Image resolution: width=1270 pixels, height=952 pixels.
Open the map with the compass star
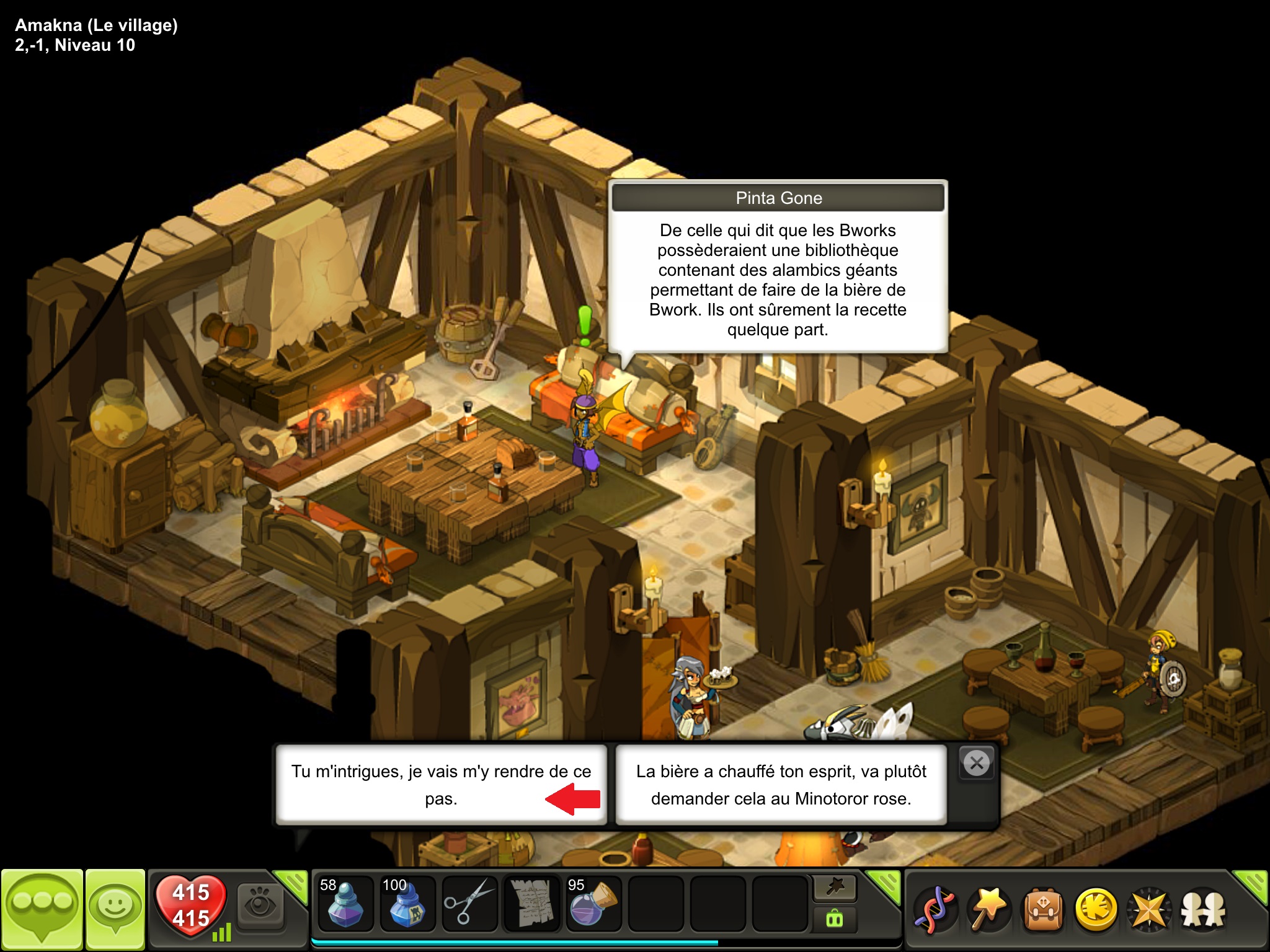point(1150,909)
